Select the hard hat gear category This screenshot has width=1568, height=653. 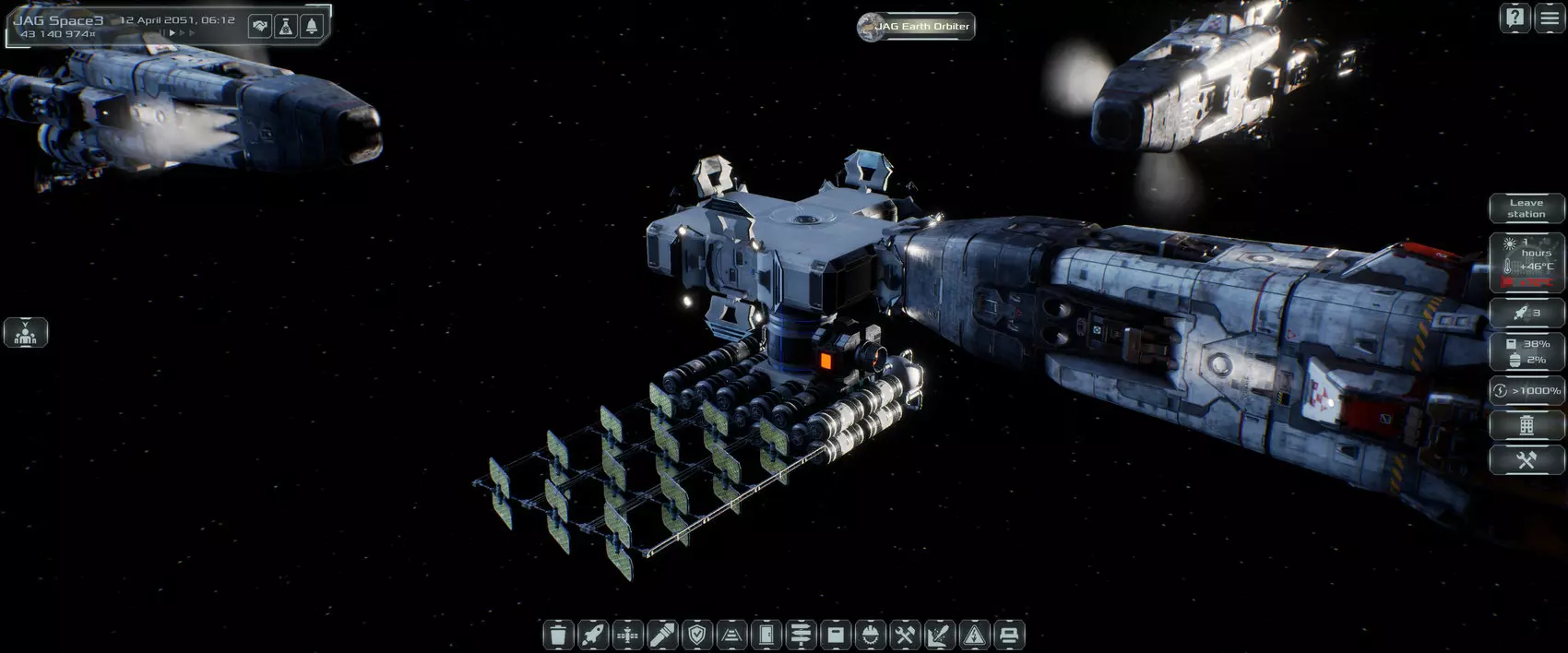click(870, 635)
